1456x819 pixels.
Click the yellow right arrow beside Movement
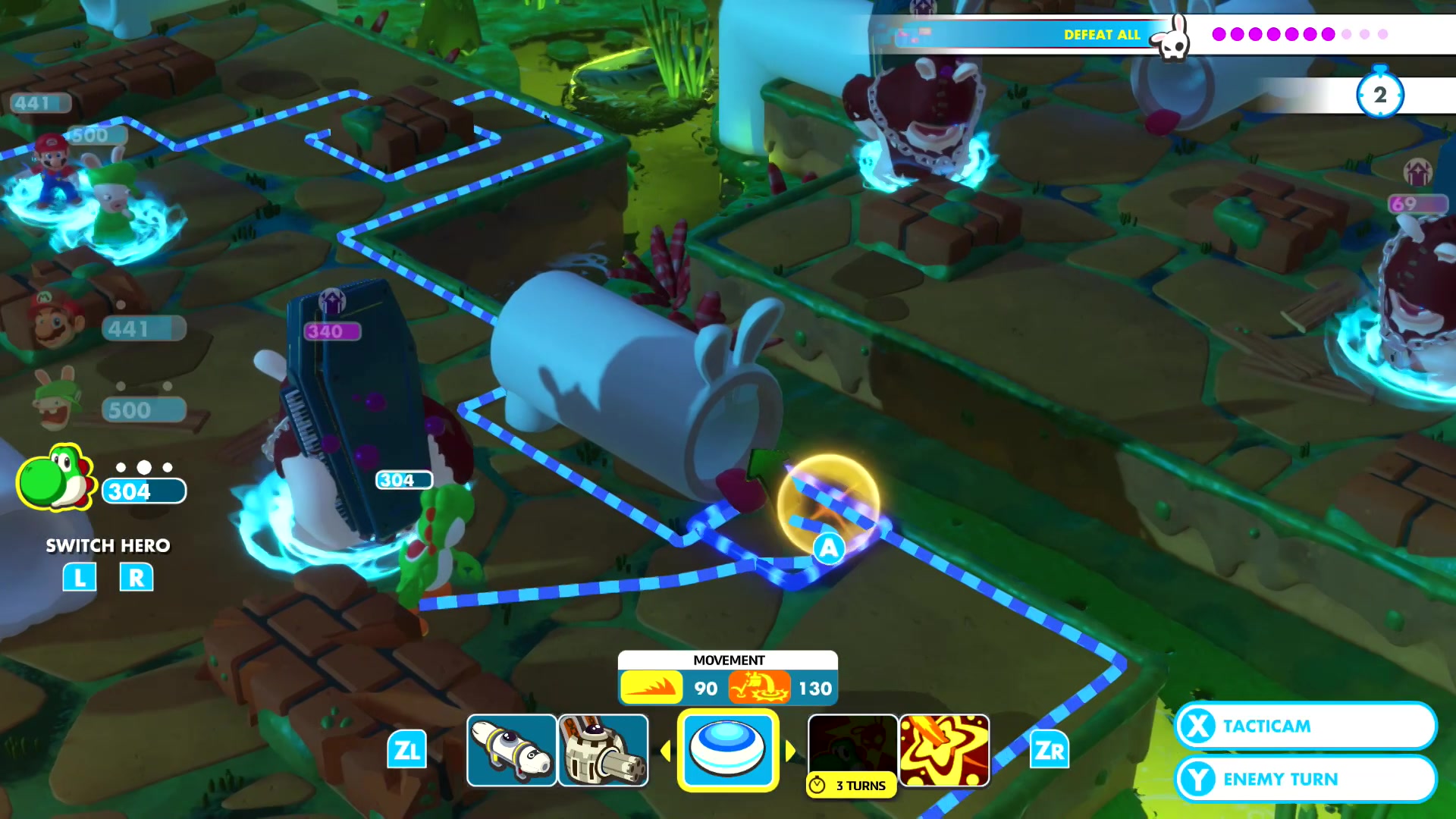(790, 751)
